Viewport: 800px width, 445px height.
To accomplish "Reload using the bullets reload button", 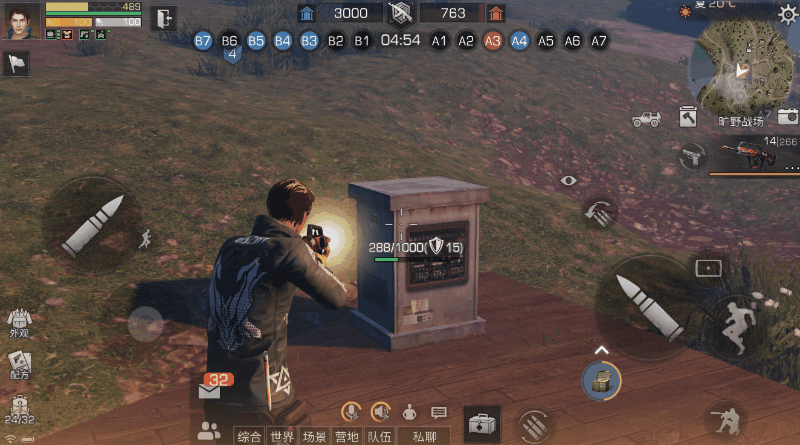I will [533, 423].
